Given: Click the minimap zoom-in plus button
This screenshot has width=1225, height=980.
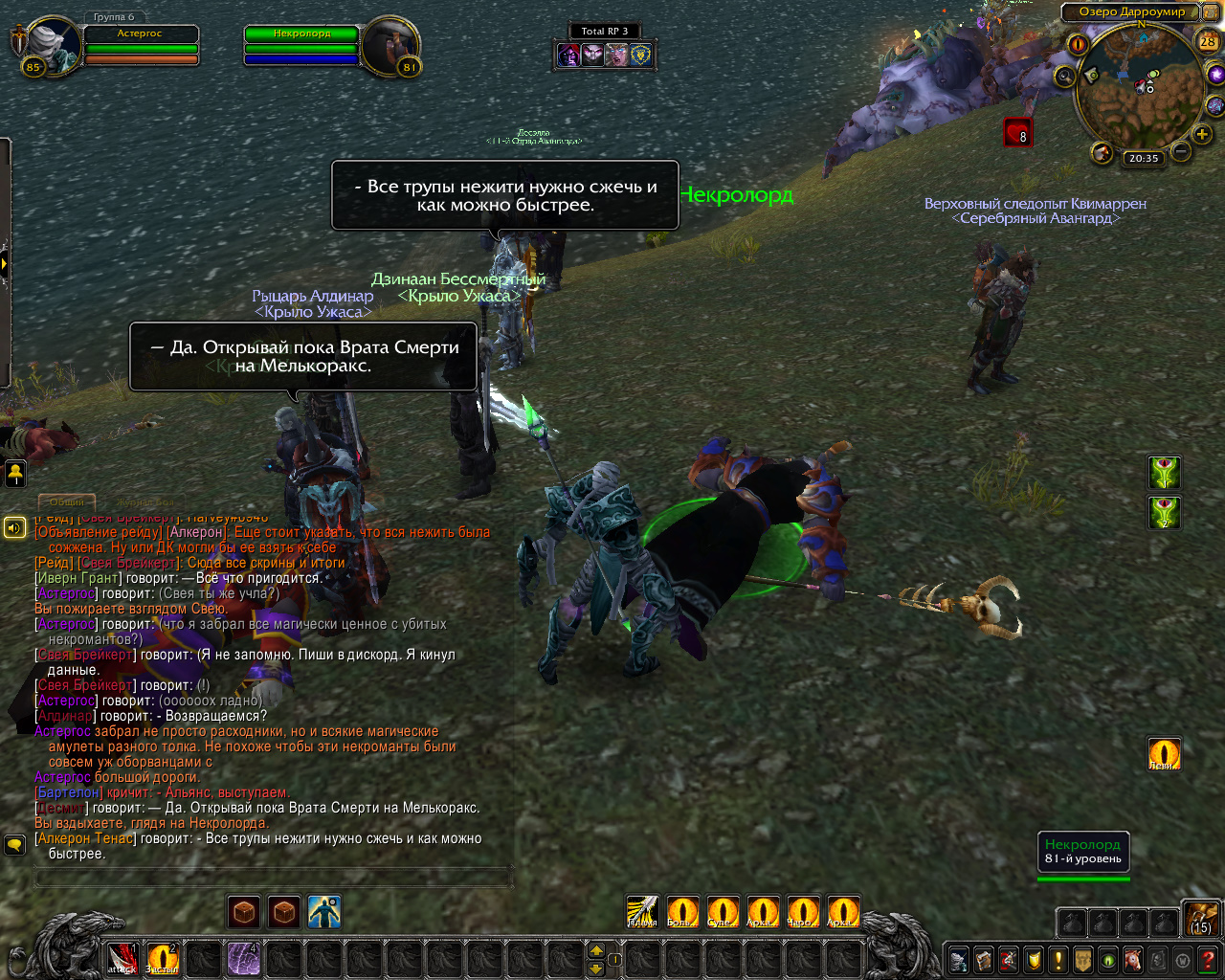Looking at the screenshot, I should [x=1202, y=135].
